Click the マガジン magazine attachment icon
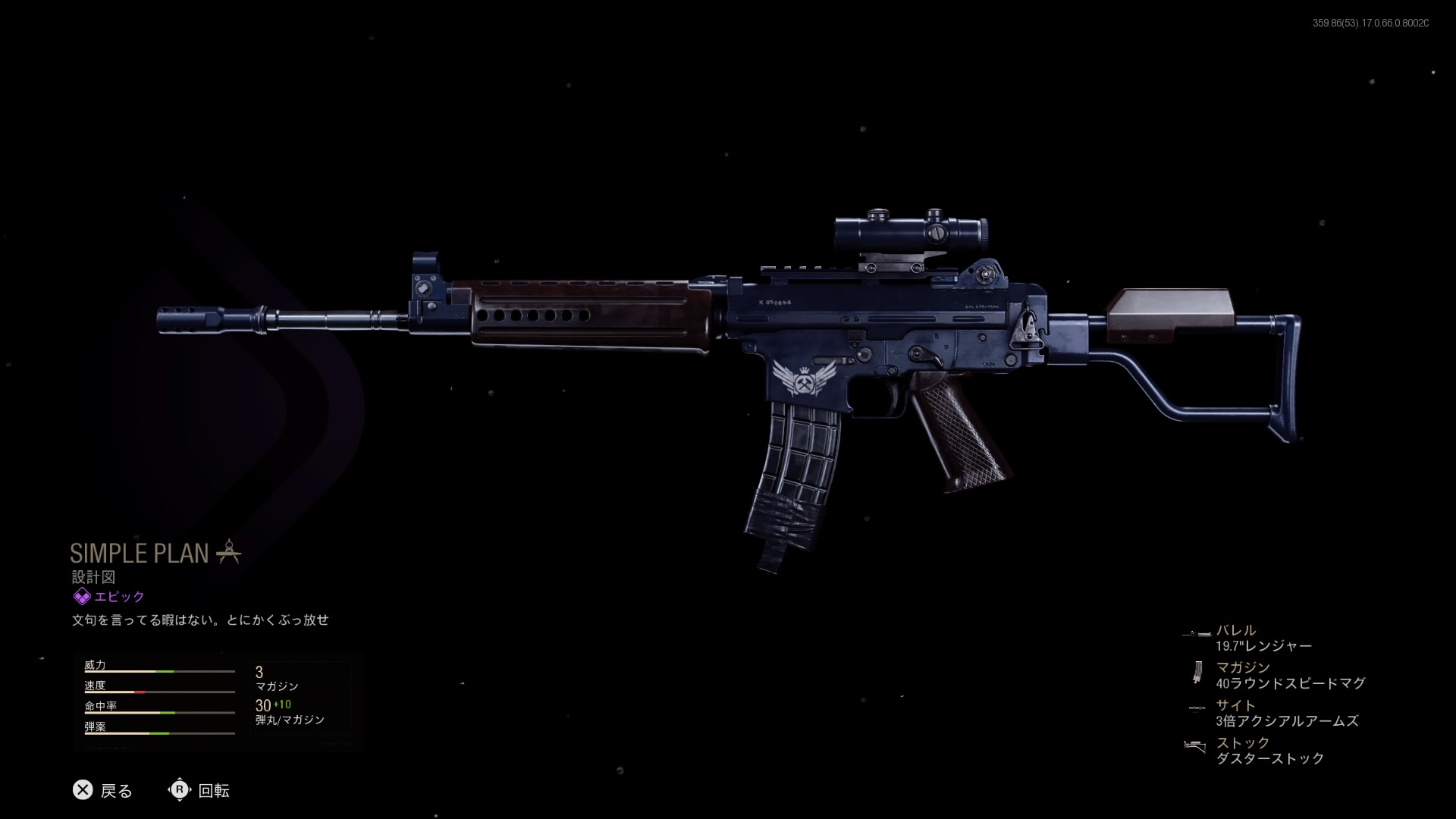Screen dimensions: 1456x819 pos(1196,671)
